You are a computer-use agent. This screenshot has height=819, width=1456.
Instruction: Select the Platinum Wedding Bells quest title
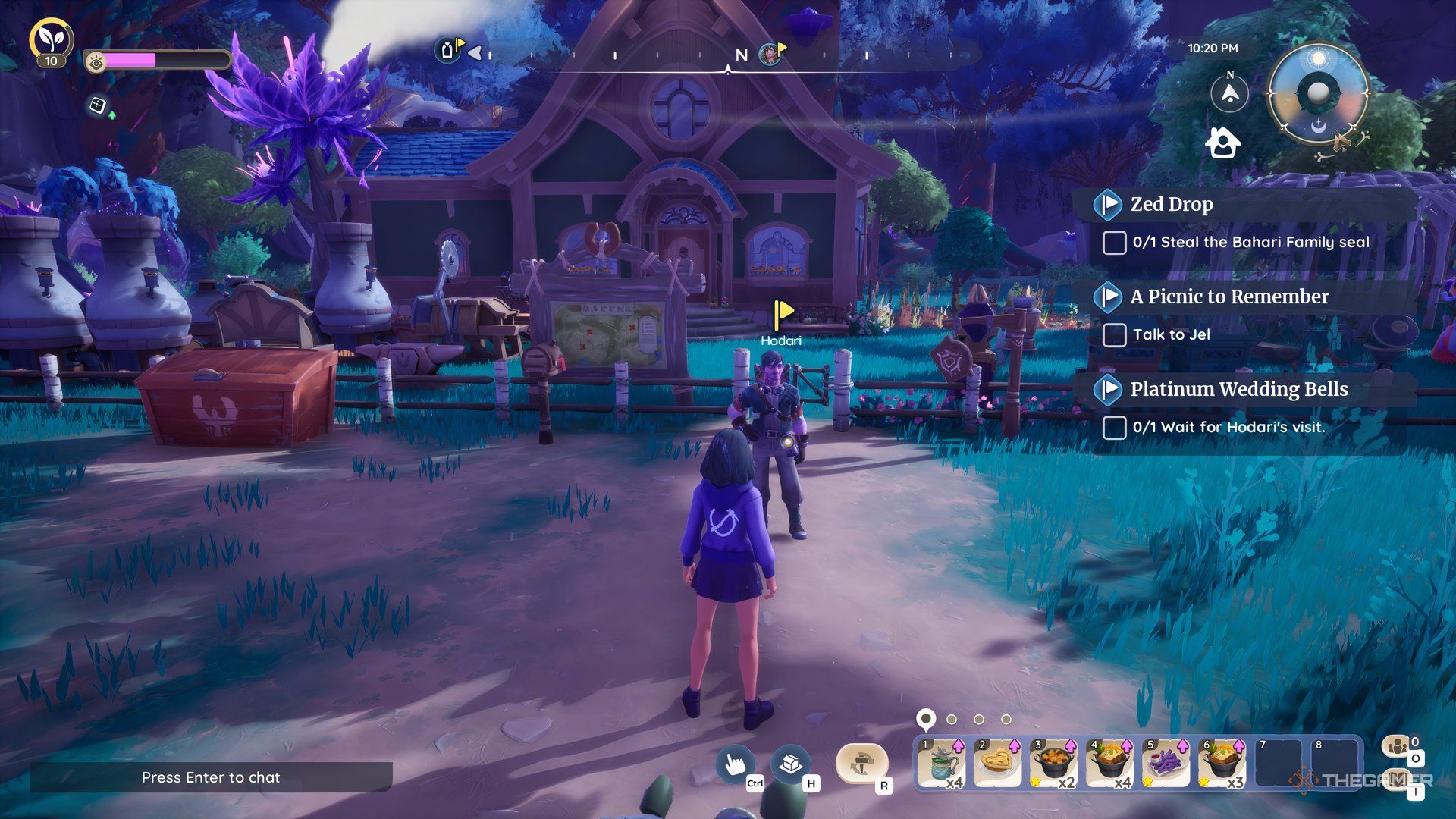pos(1238,389)
